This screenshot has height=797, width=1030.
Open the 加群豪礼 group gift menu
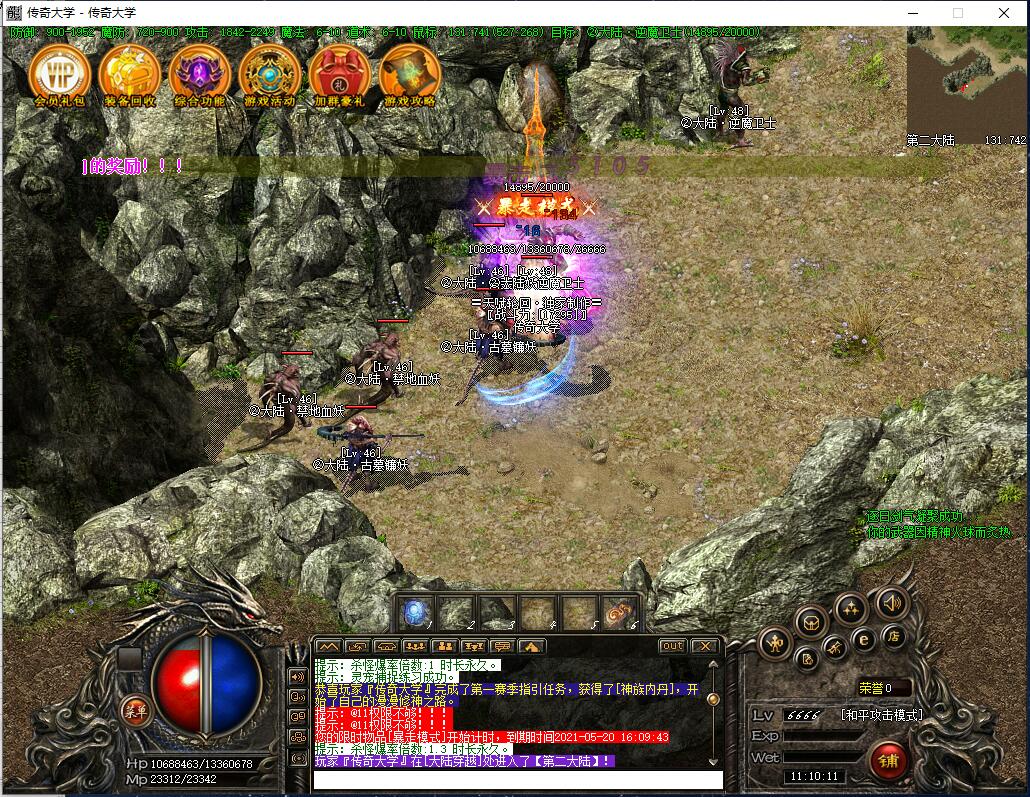tap(339, 72)
